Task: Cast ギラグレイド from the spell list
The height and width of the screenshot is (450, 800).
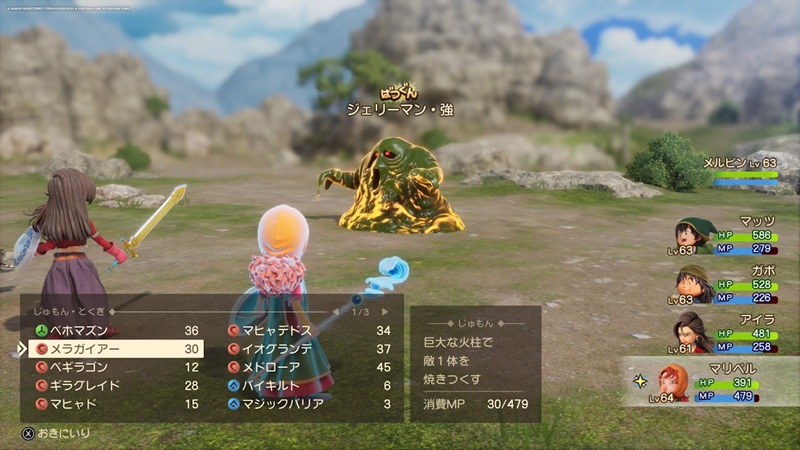Action: 110,385
